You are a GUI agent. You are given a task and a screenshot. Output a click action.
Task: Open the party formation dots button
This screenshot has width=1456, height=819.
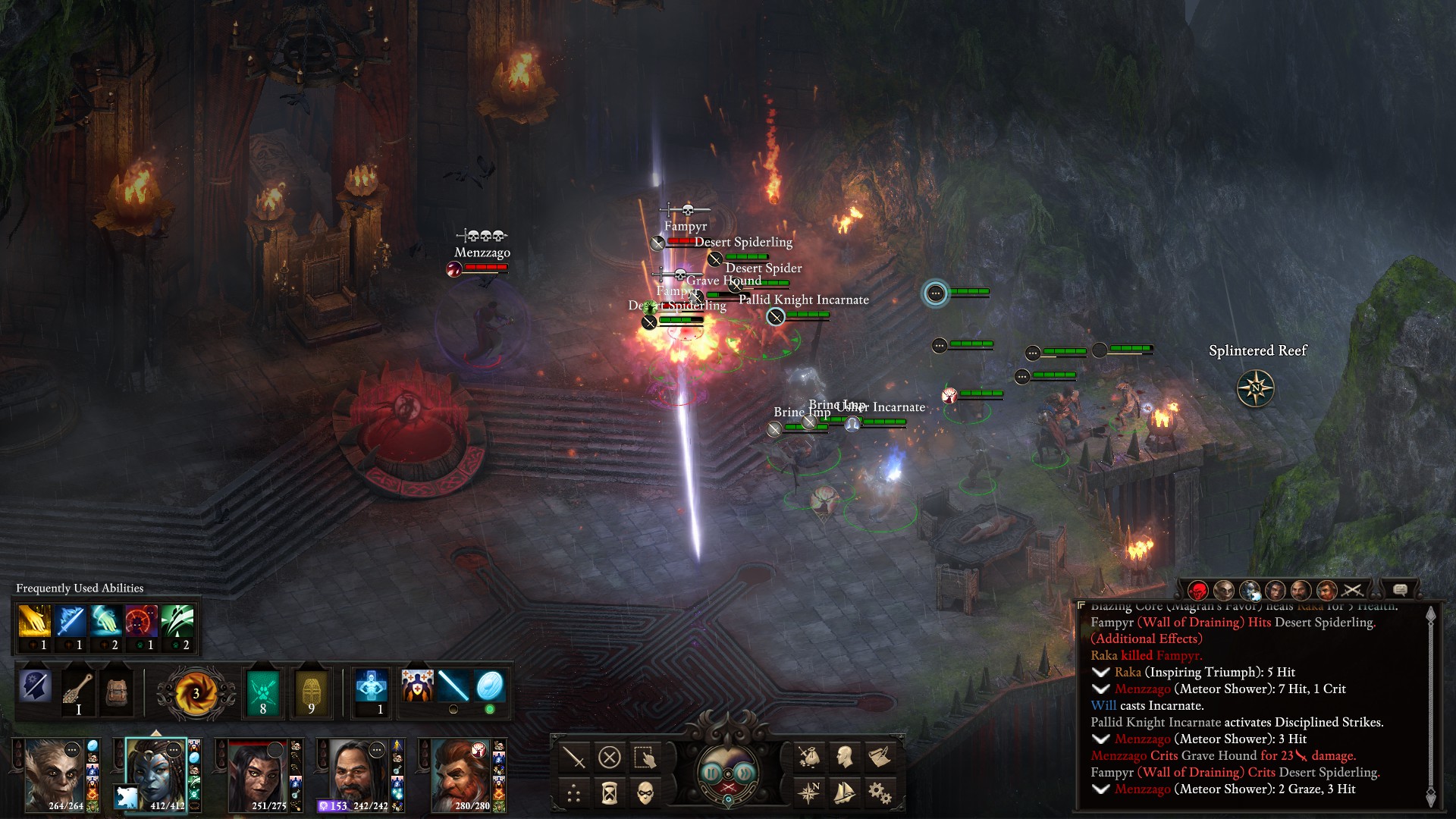point(574,793)
